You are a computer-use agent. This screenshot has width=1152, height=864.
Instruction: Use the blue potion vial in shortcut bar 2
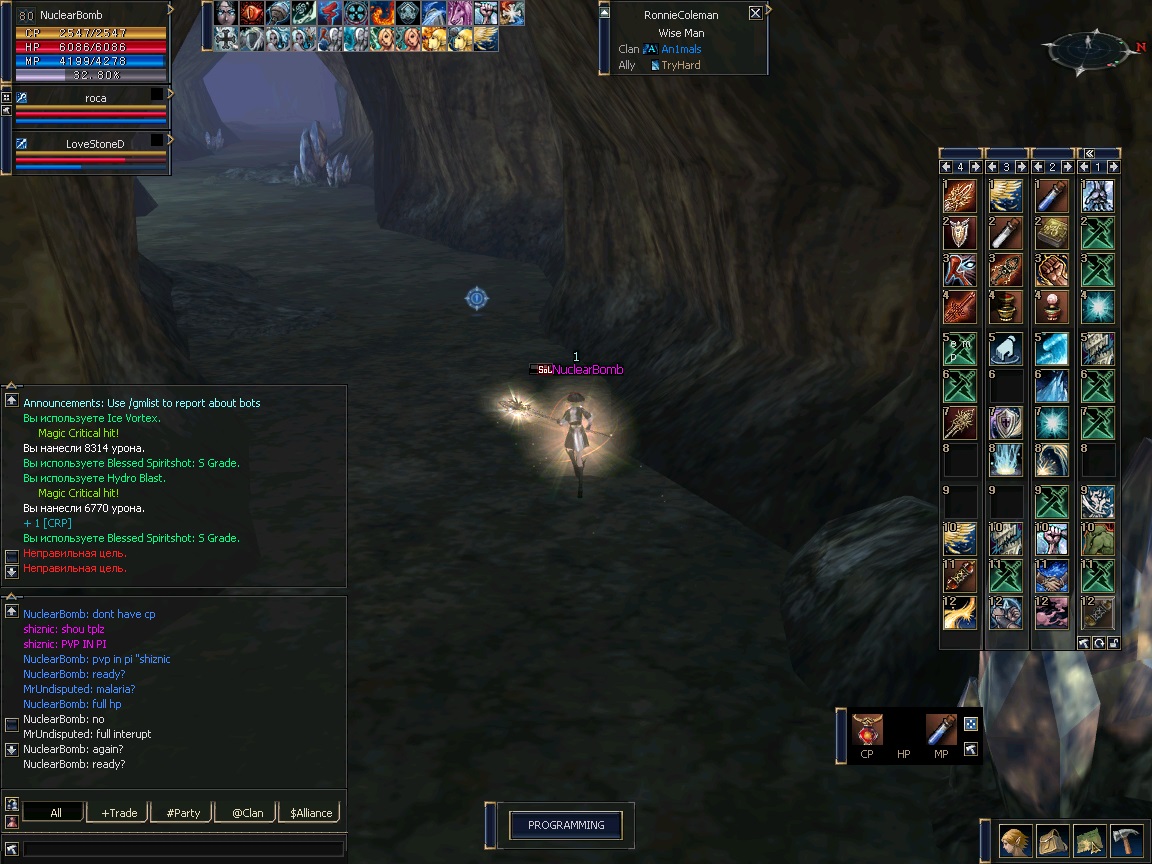(x=1052, y=195)
